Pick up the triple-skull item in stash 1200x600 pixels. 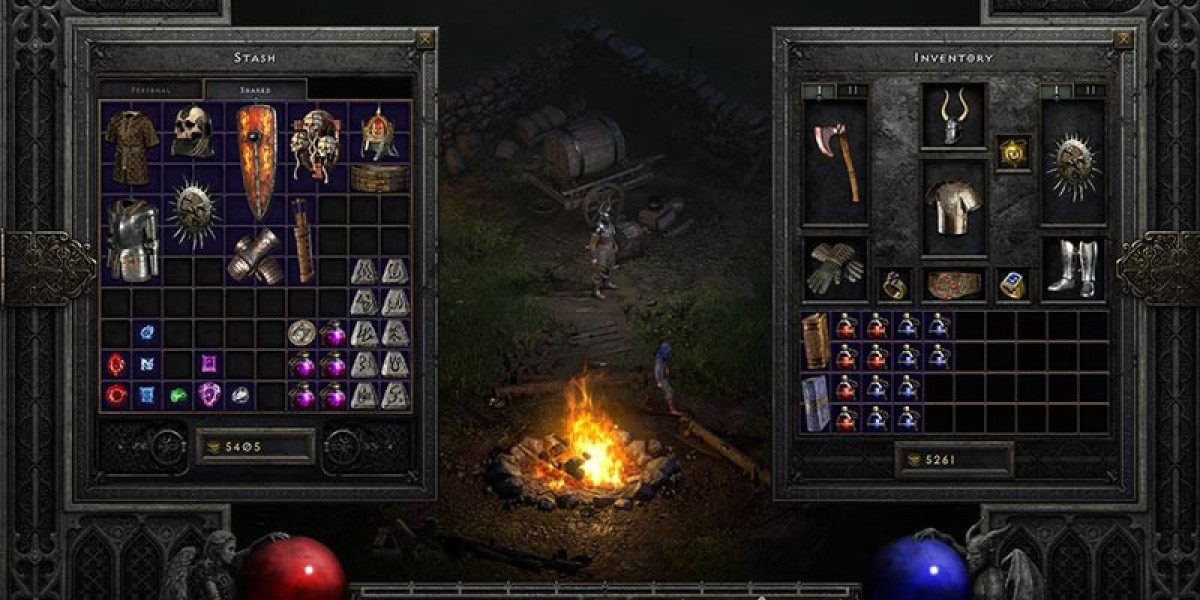315,145
